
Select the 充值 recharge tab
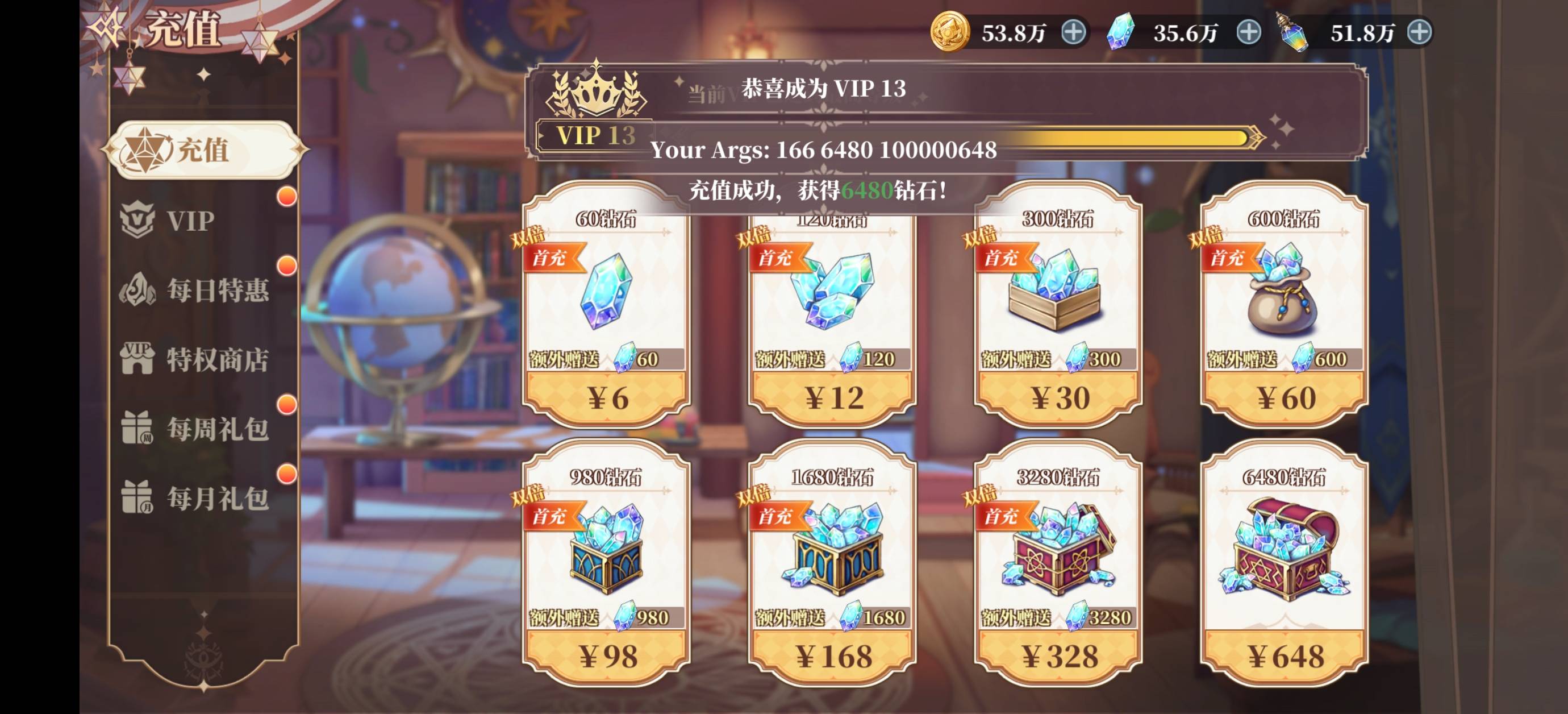tap(203, 150)
